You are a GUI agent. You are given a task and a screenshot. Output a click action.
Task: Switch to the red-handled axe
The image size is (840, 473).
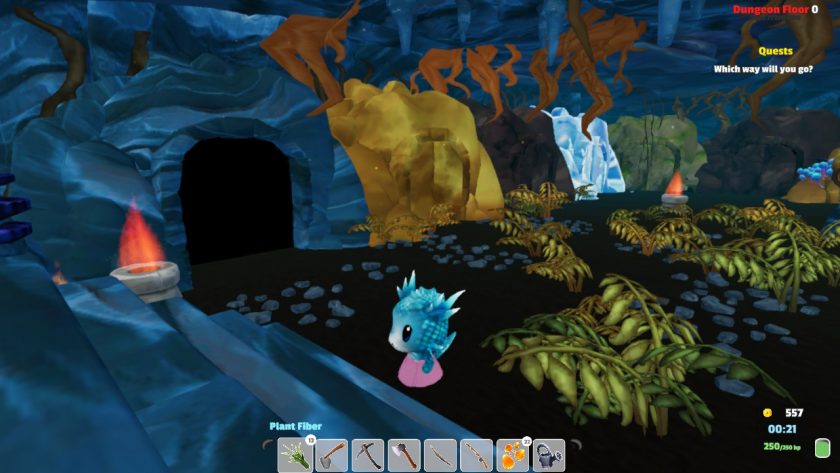pos(404,455)
